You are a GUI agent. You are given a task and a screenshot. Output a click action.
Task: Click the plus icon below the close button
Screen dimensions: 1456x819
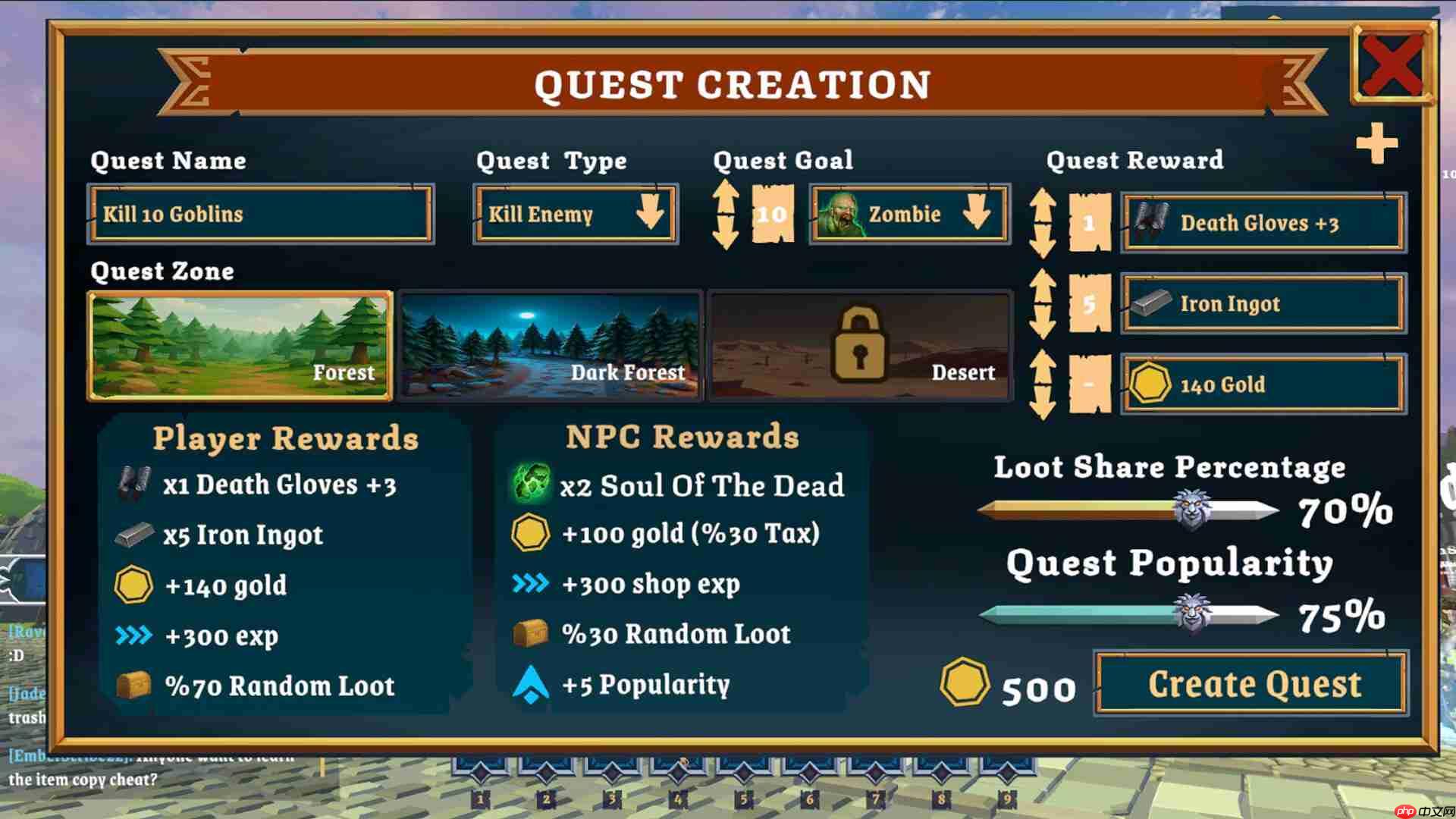[1377, 144]
